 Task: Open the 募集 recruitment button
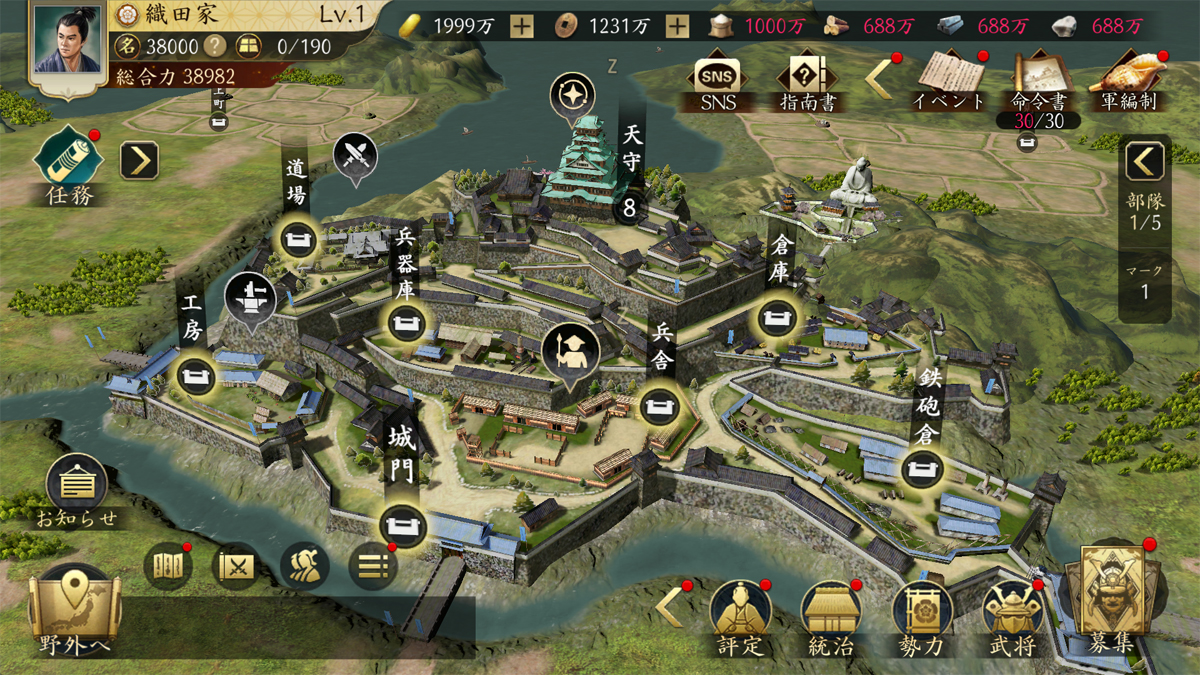1112,600
